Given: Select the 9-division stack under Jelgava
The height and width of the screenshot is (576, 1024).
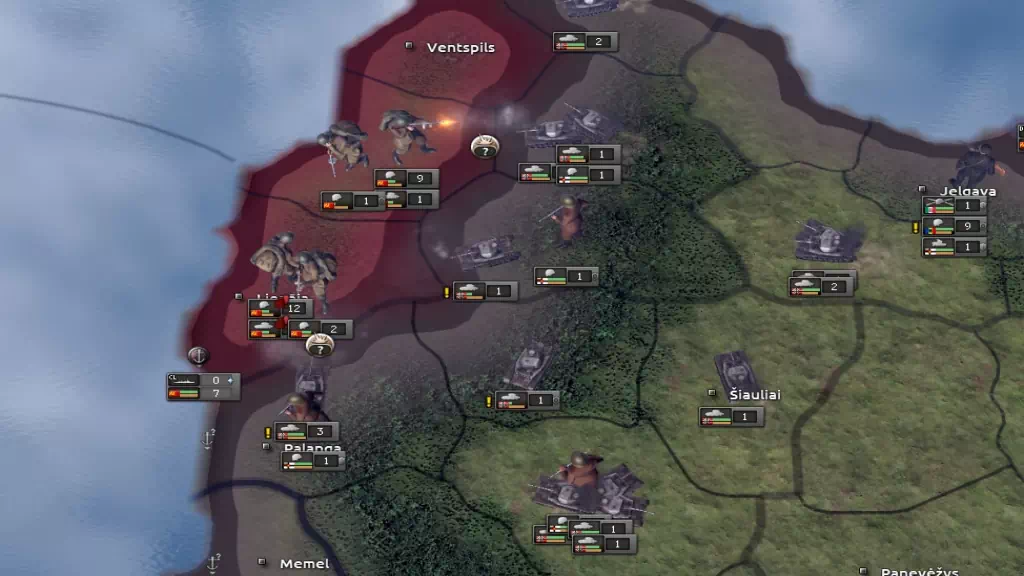Looking at the screenshot, I should point(954,226).
